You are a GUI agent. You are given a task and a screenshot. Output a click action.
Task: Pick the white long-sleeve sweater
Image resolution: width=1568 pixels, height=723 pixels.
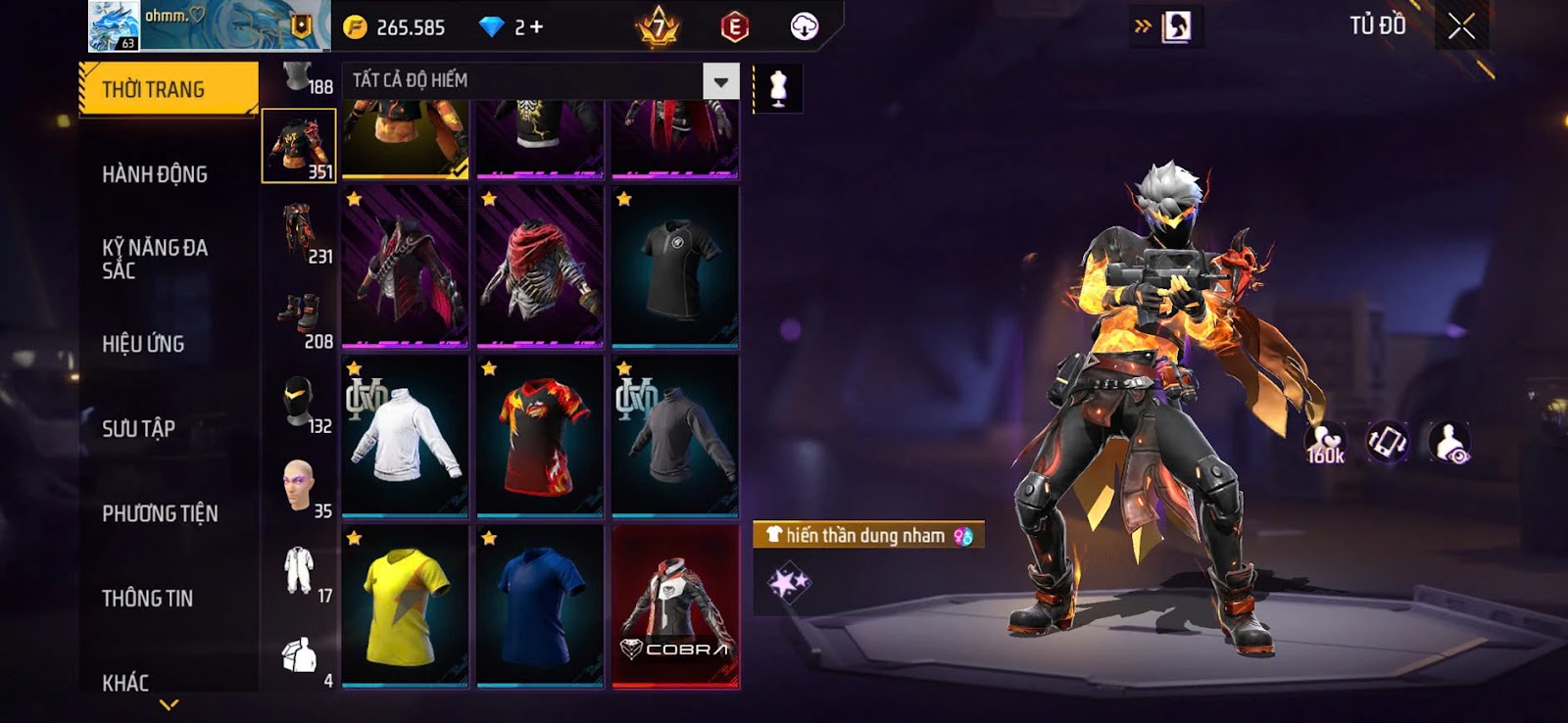tap(405, 436)
